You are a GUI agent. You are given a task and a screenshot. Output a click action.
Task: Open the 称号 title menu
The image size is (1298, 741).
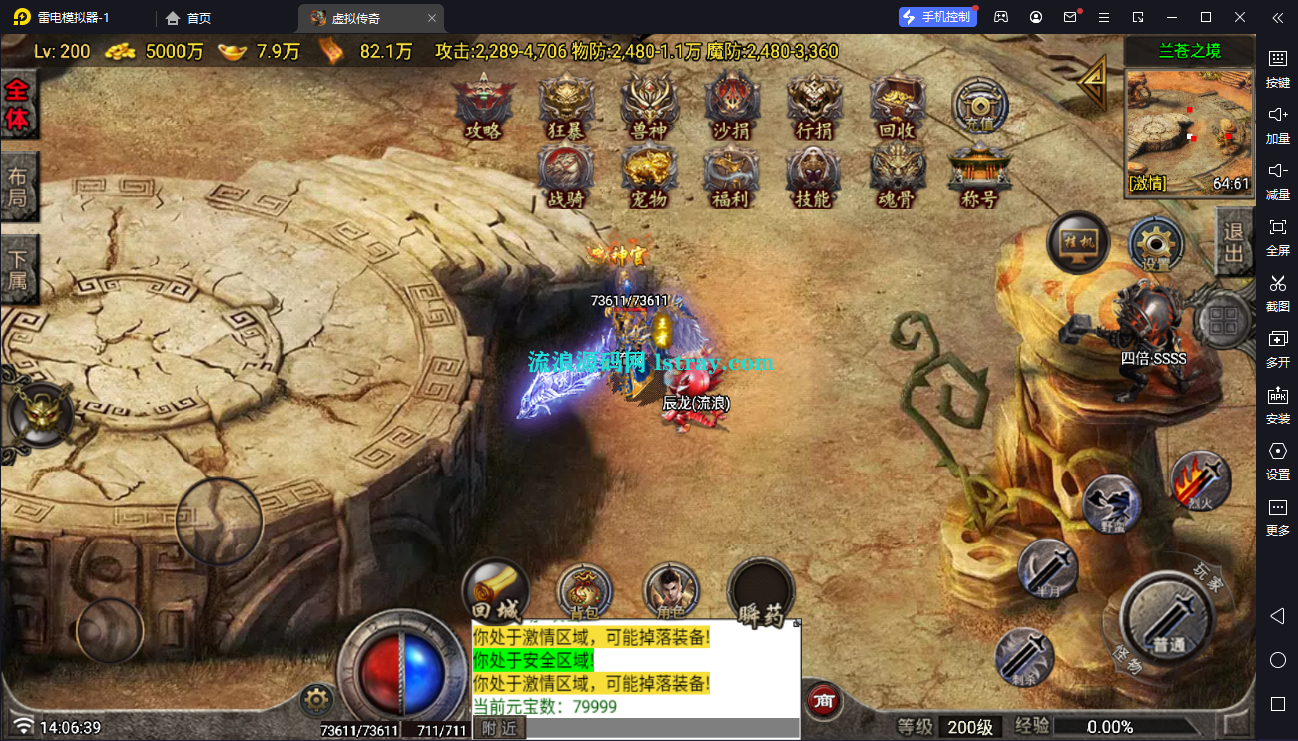coord(978,175)
